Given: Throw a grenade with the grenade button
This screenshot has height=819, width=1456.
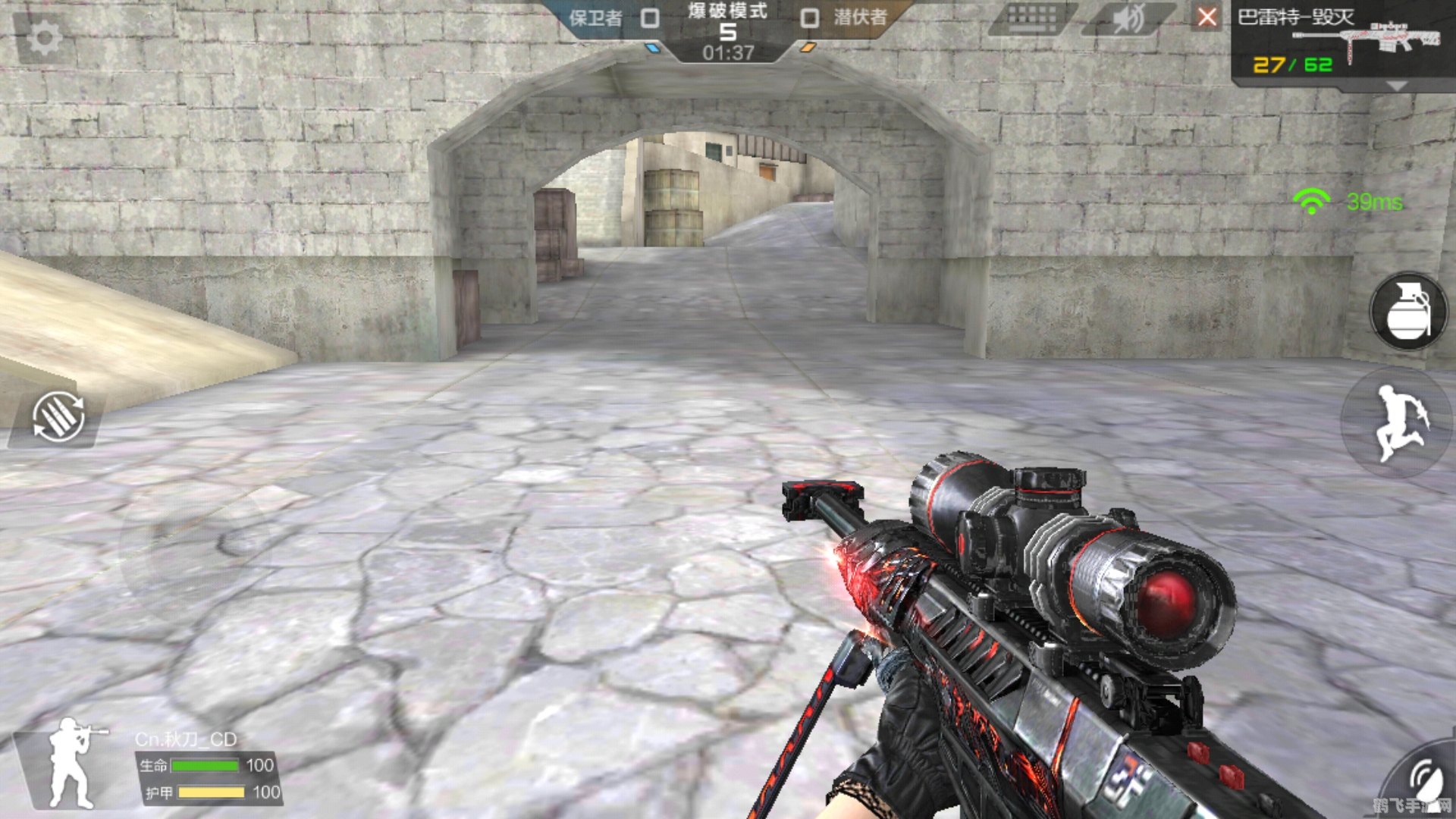Looking at the screenshot, I should click(1408, 312).
